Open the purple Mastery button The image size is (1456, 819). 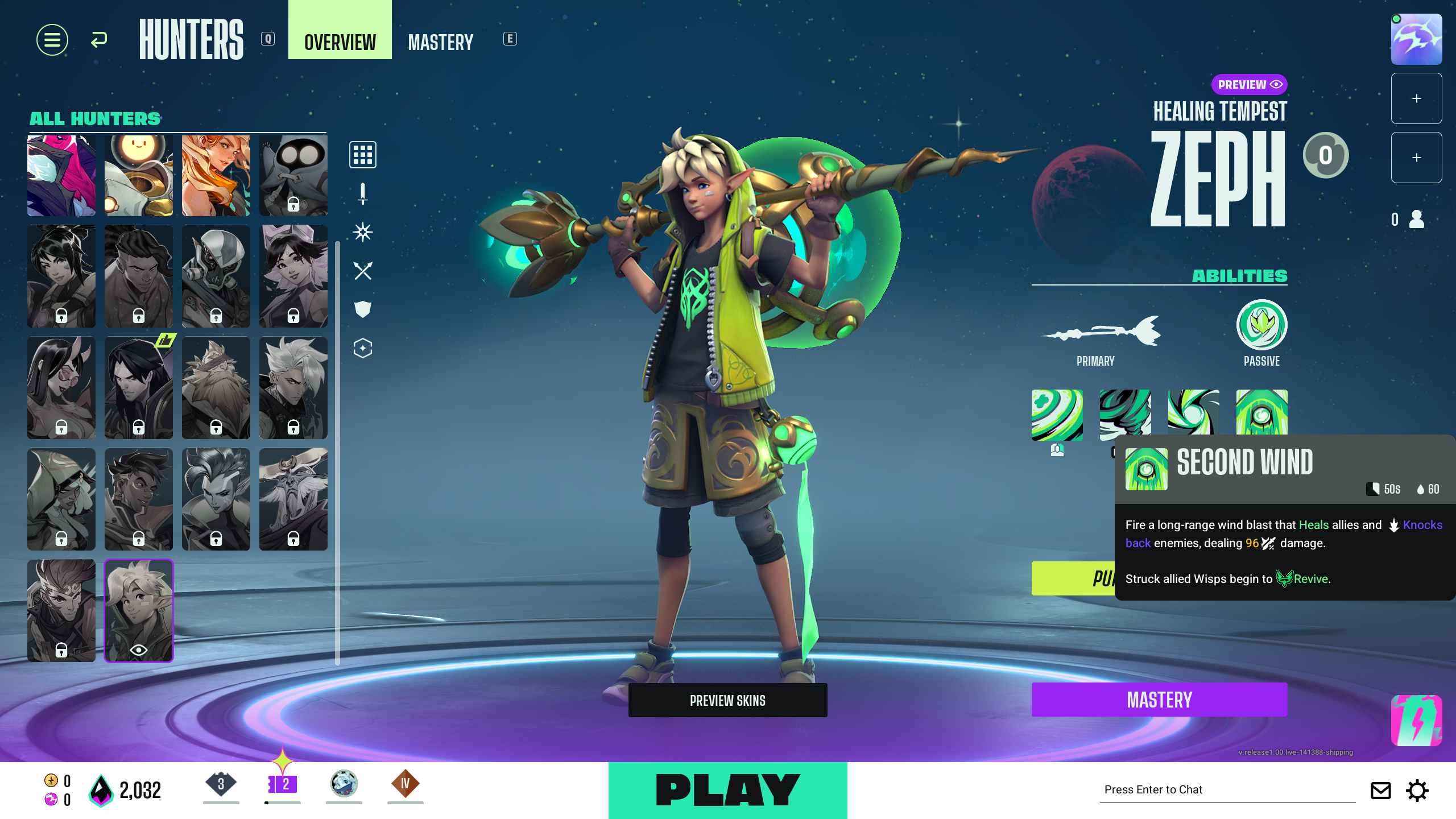point(1159,700)
